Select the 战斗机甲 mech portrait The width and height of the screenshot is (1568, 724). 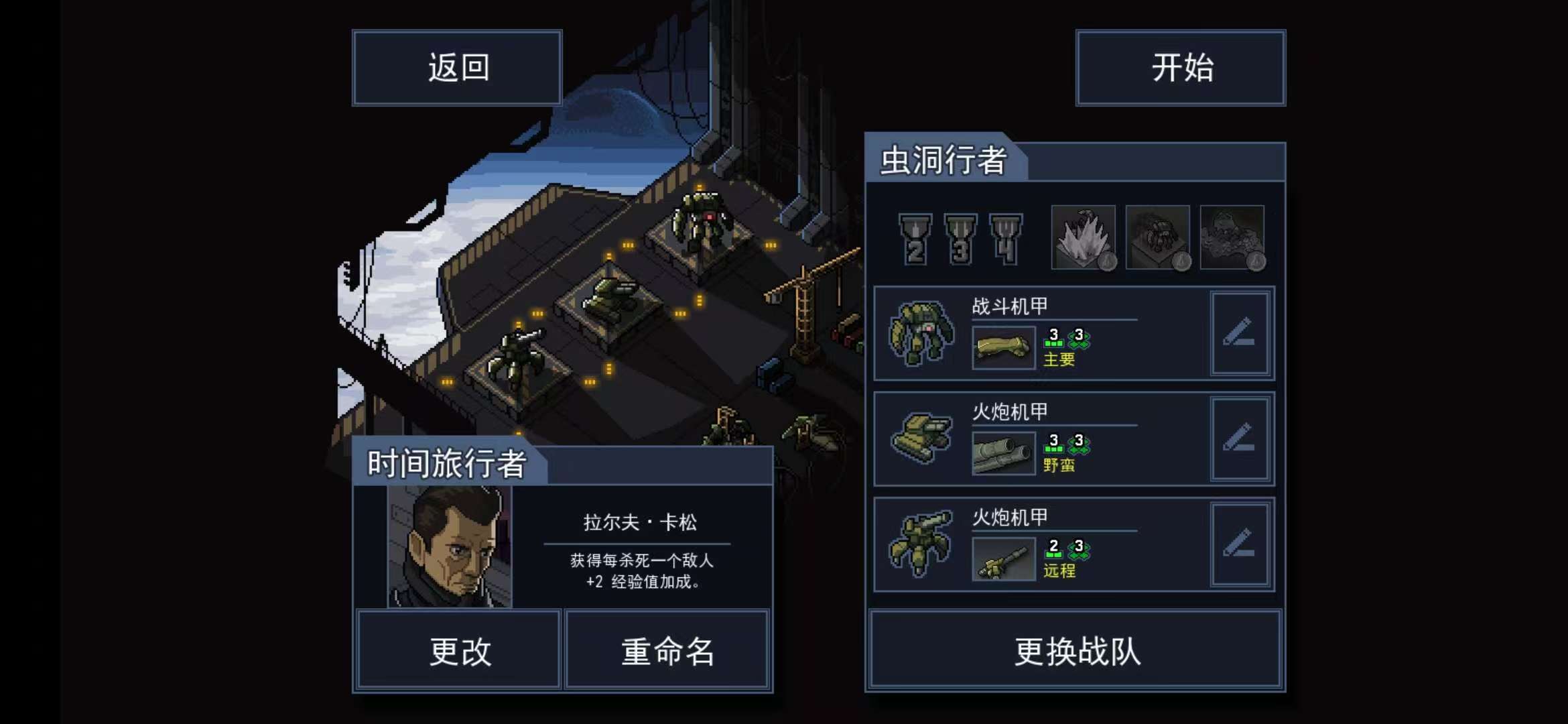pos(925,334)
